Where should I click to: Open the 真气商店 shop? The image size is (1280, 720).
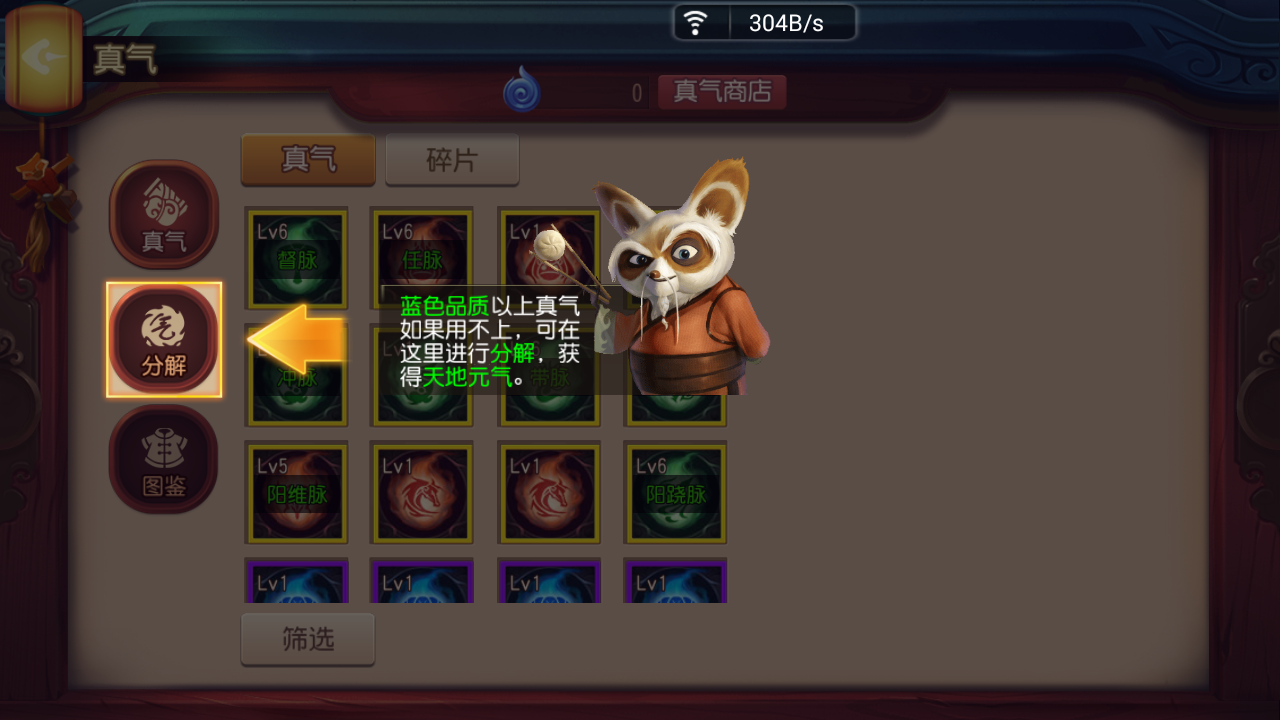[x=722, y=92]
